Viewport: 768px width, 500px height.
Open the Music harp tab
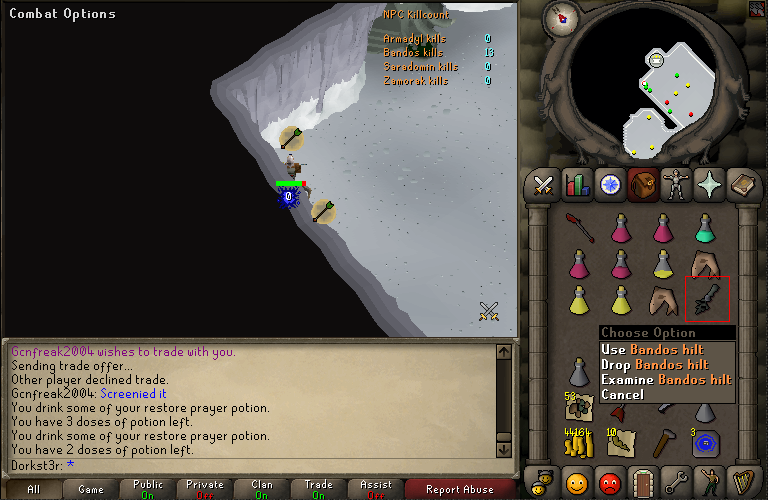741,482
